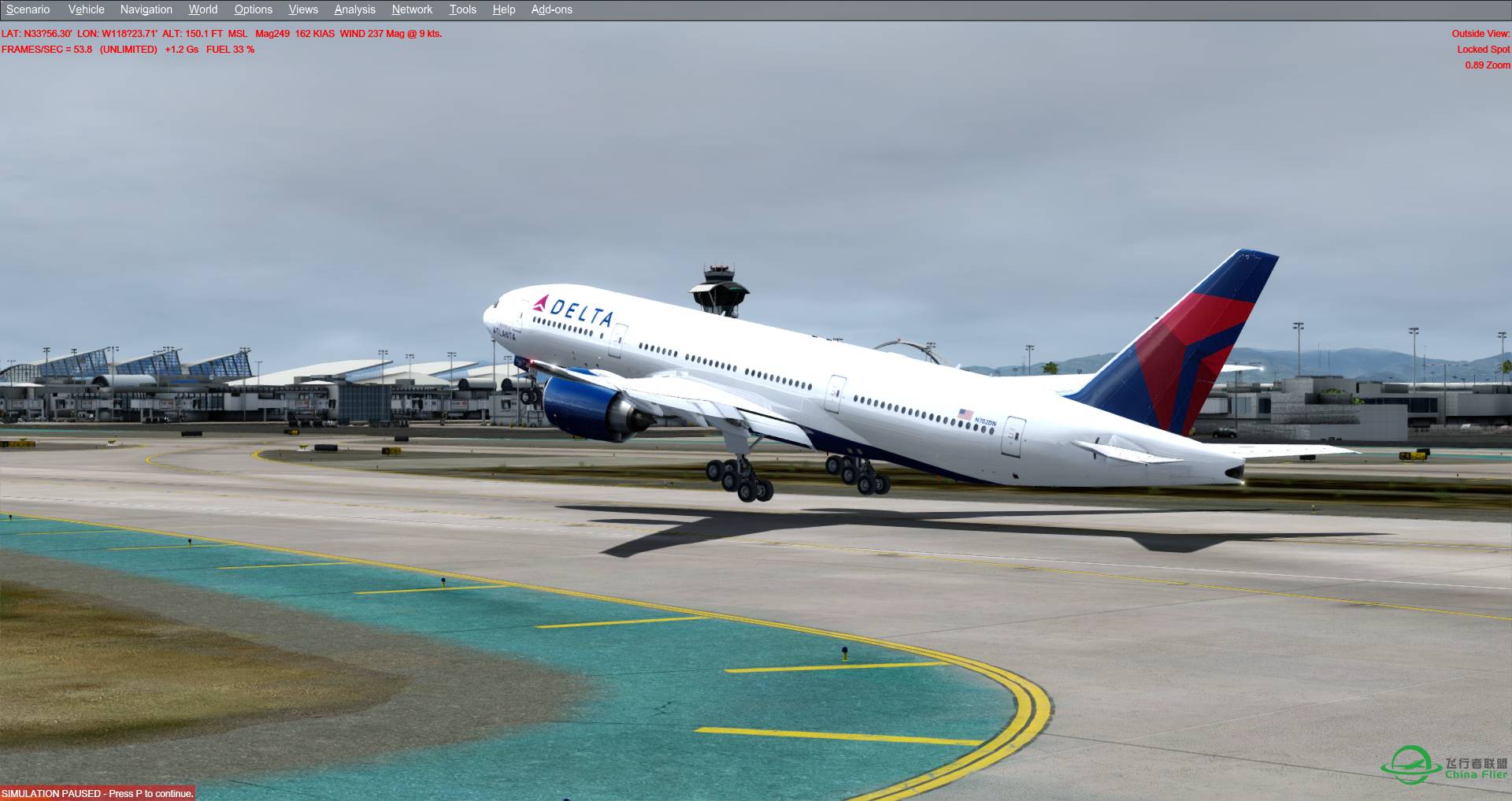Open the Tools menu

(x=462, y=9)
